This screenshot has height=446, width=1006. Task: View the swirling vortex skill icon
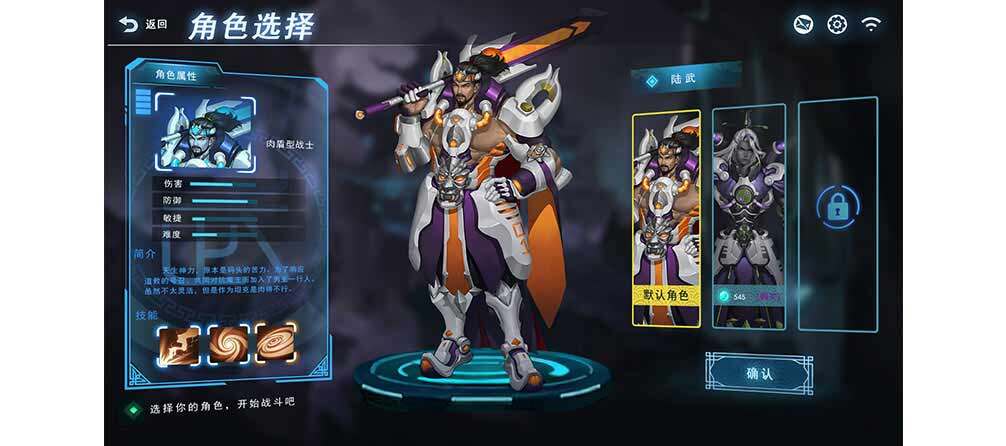(228, 343)
